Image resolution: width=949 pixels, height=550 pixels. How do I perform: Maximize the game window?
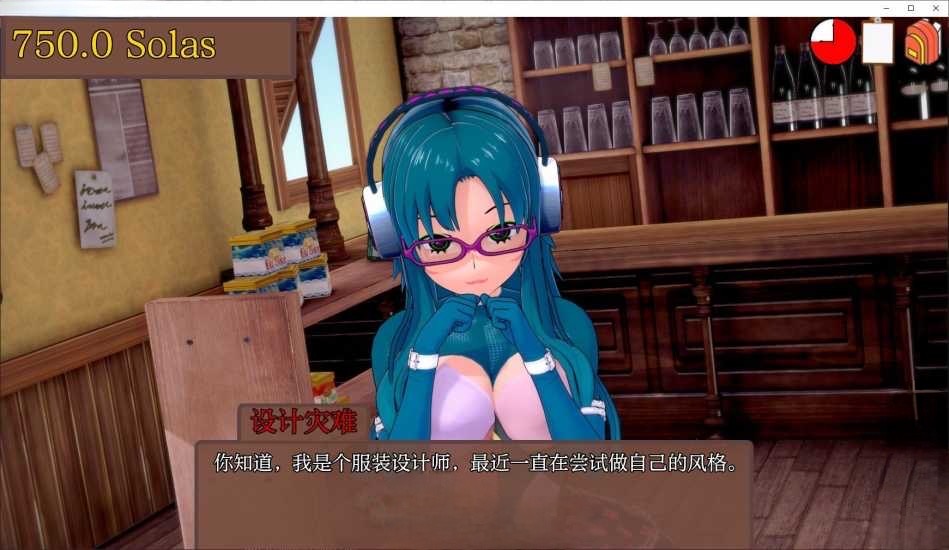pos(910,8)
